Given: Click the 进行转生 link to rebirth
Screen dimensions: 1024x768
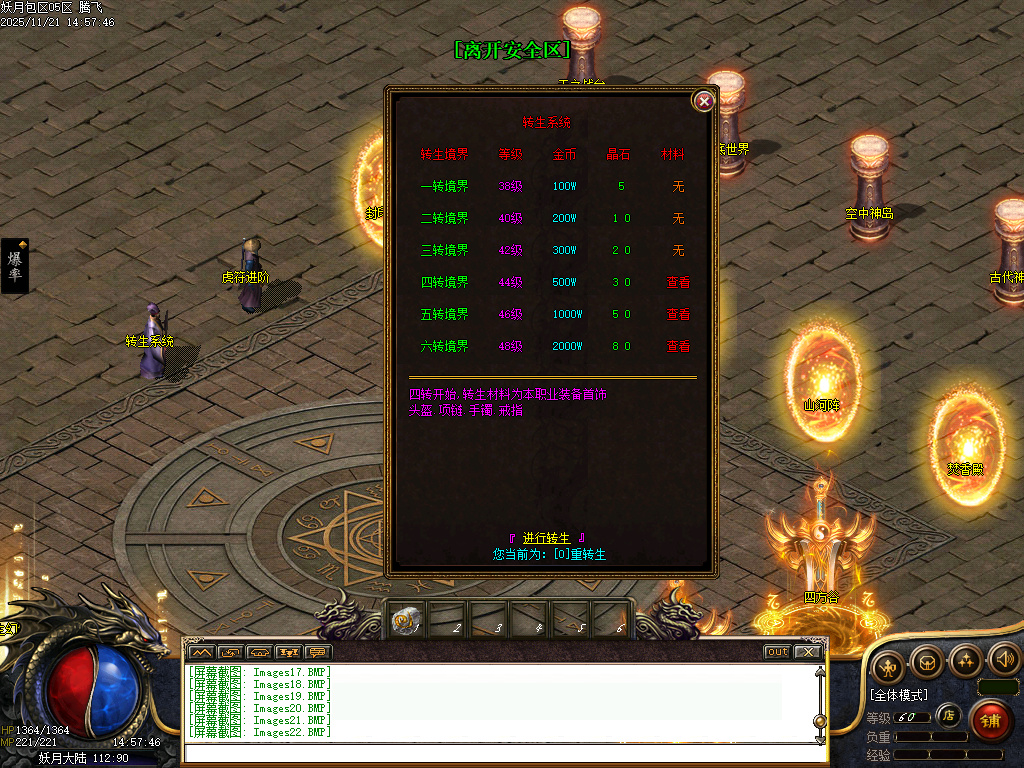Looking at the screenshot, I should (546, 538).
